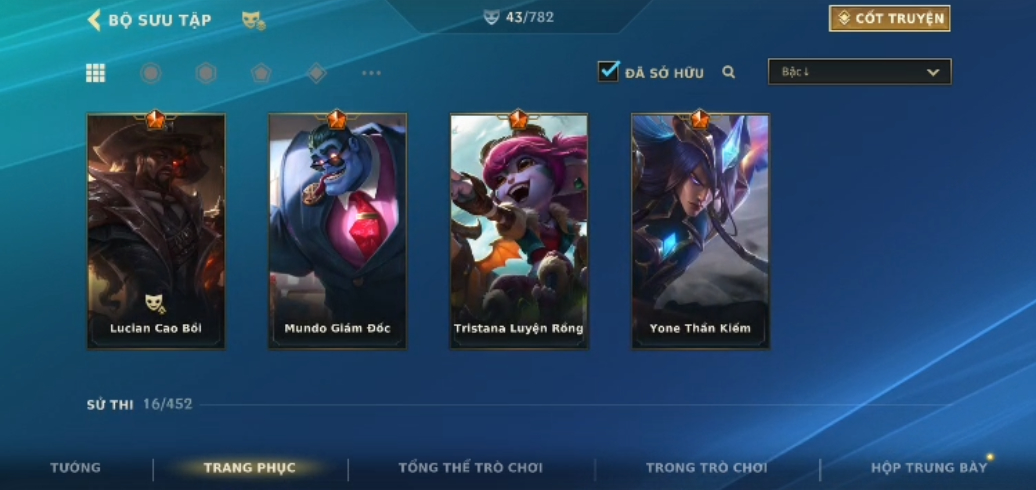Choose the hexagon rarity filter icon

coord(206,73)
